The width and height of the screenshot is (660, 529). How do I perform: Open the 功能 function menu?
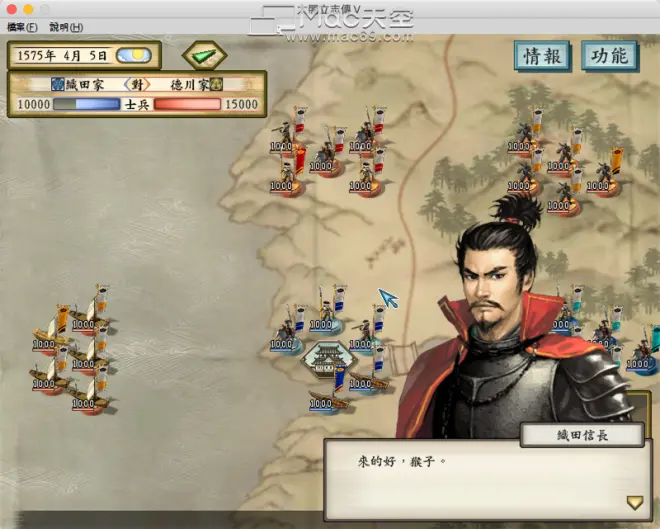point(609,56)
